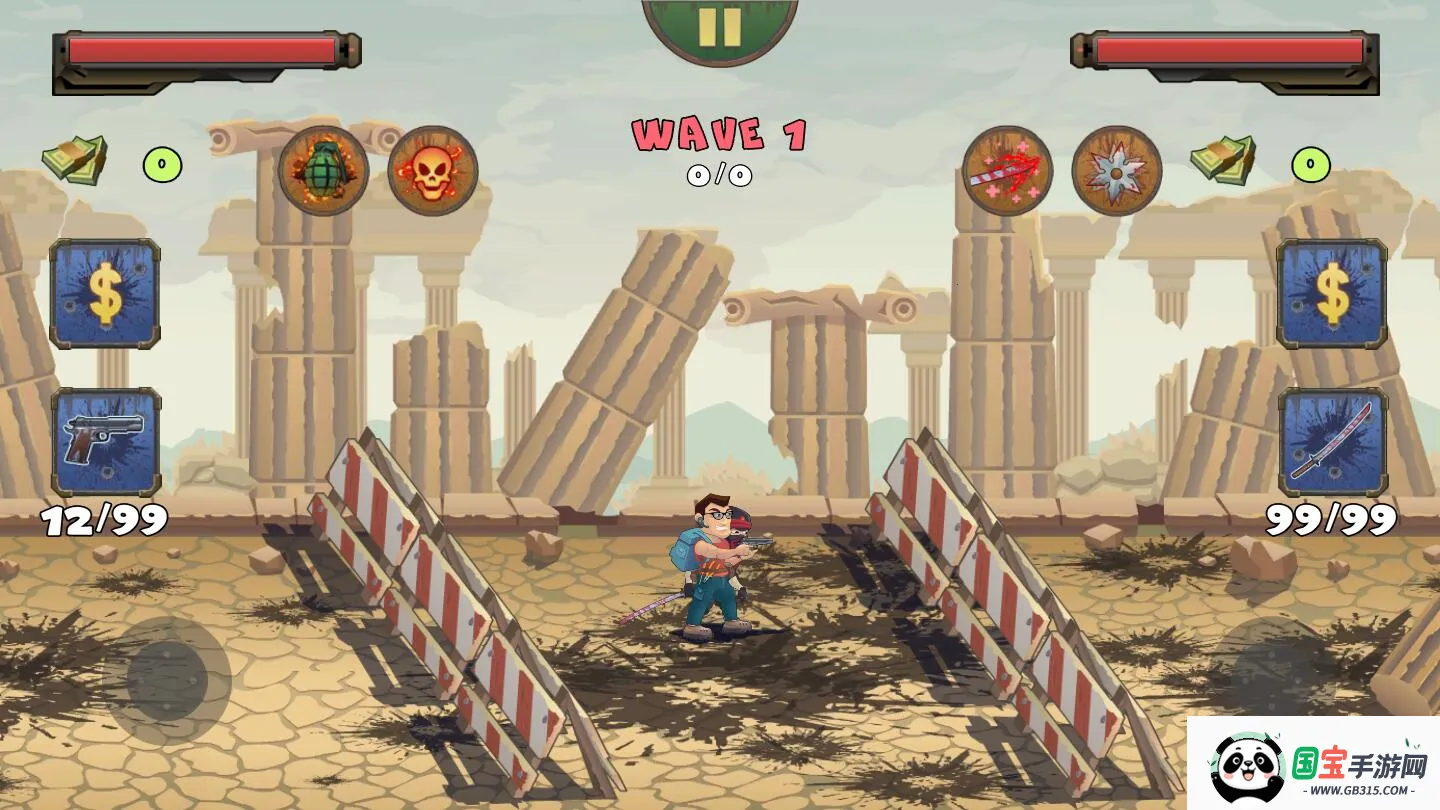Activate the flaming red skull ability
Viewport: 1440px width, 810px height.
point(432,171)
